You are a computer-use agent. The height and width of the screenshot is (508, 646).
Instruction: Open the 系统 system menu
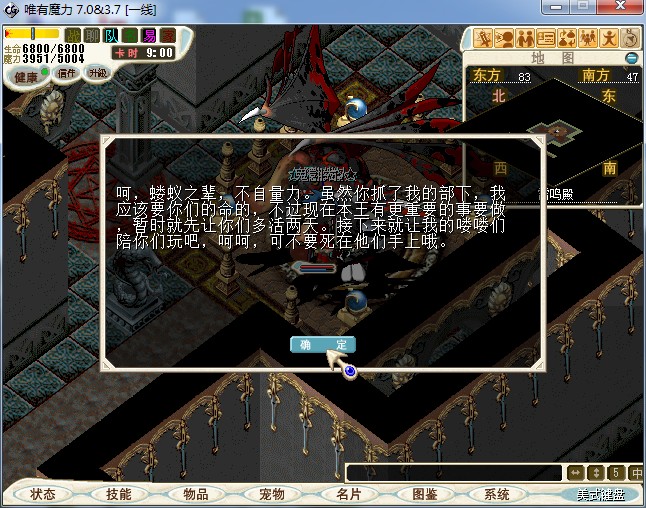coord(497,494)
